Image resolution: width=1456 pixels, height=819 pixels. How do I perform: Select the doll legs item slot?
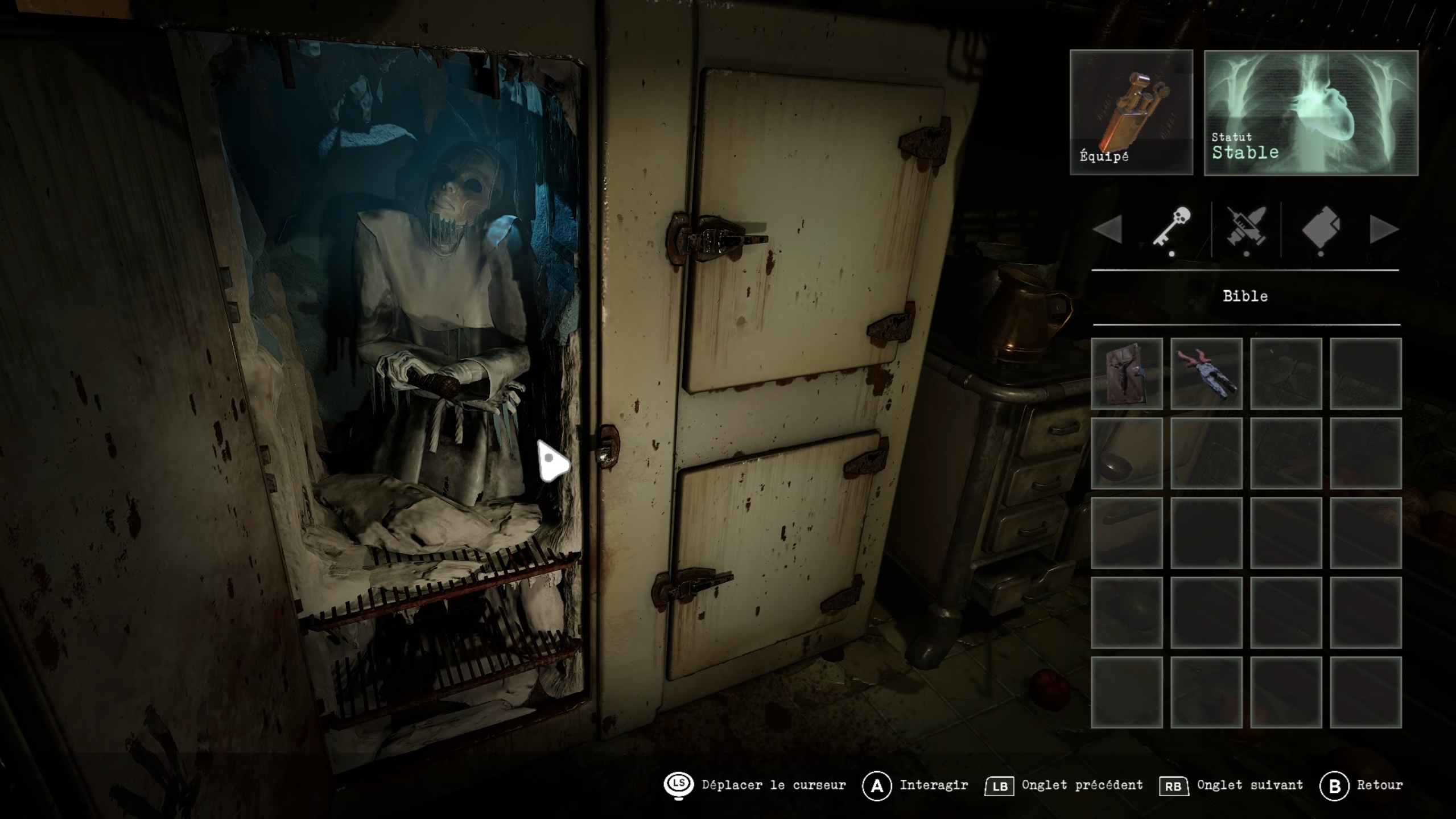click(1206, 373)
